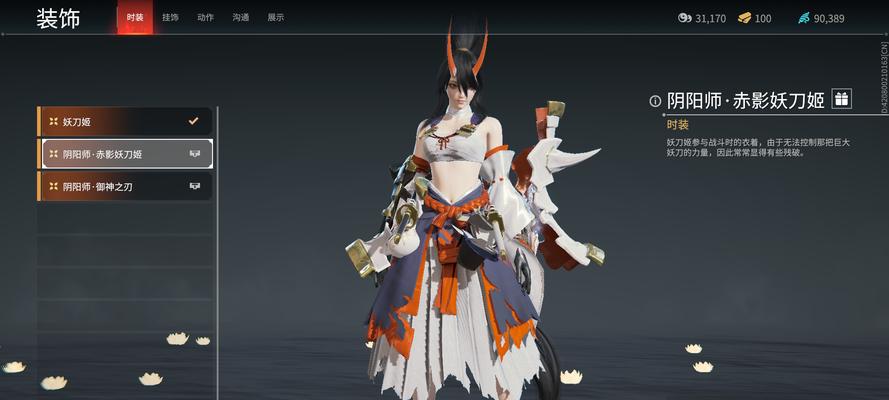Image resolution: width=889 pixels, height=400 pixels.
Task: Open the info icon next to 阴阳师·赤影妖刀姬
Action: coord(655,100)
